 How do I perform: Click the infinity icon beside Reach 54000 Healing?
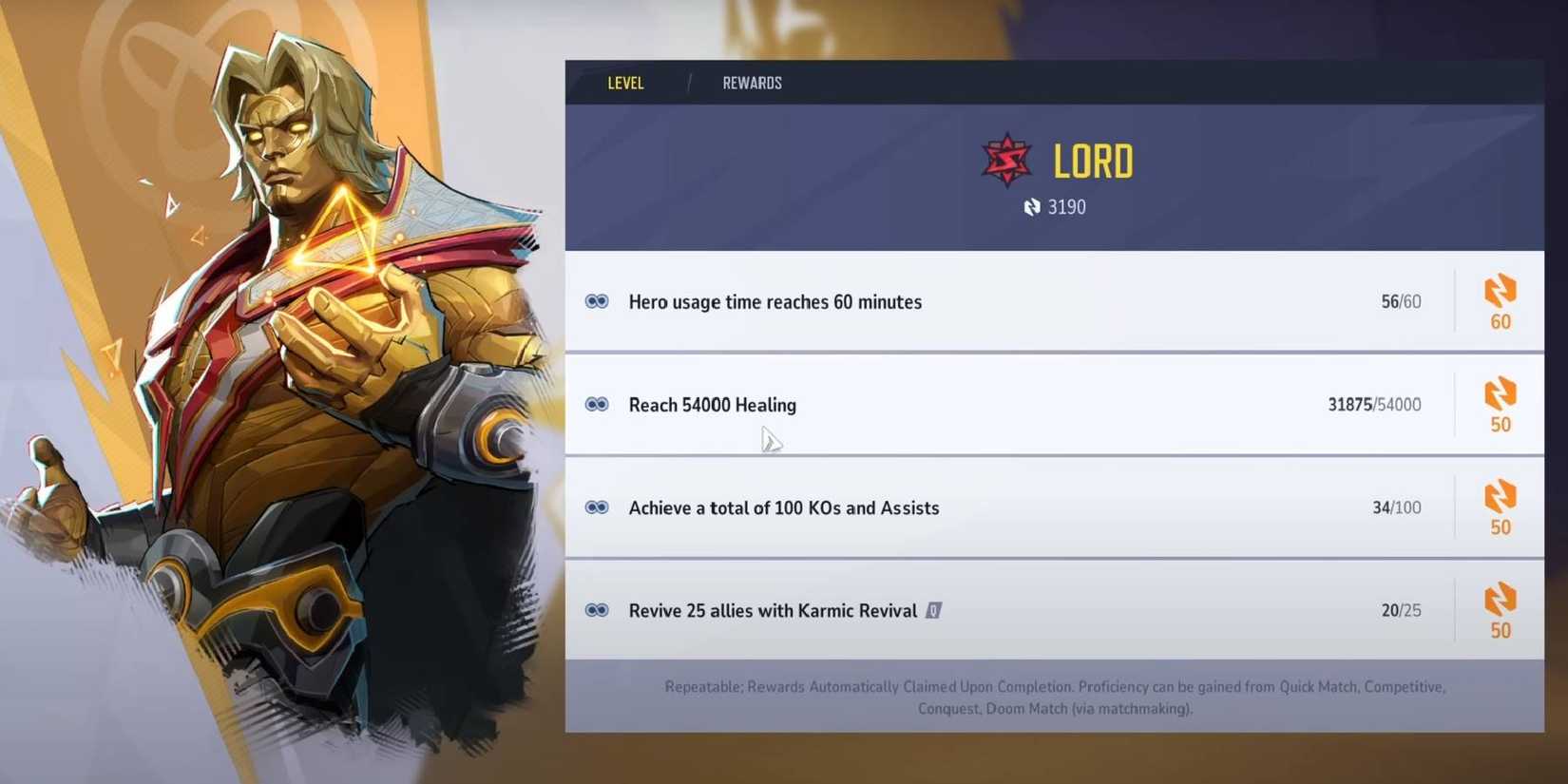coord(597,404)
